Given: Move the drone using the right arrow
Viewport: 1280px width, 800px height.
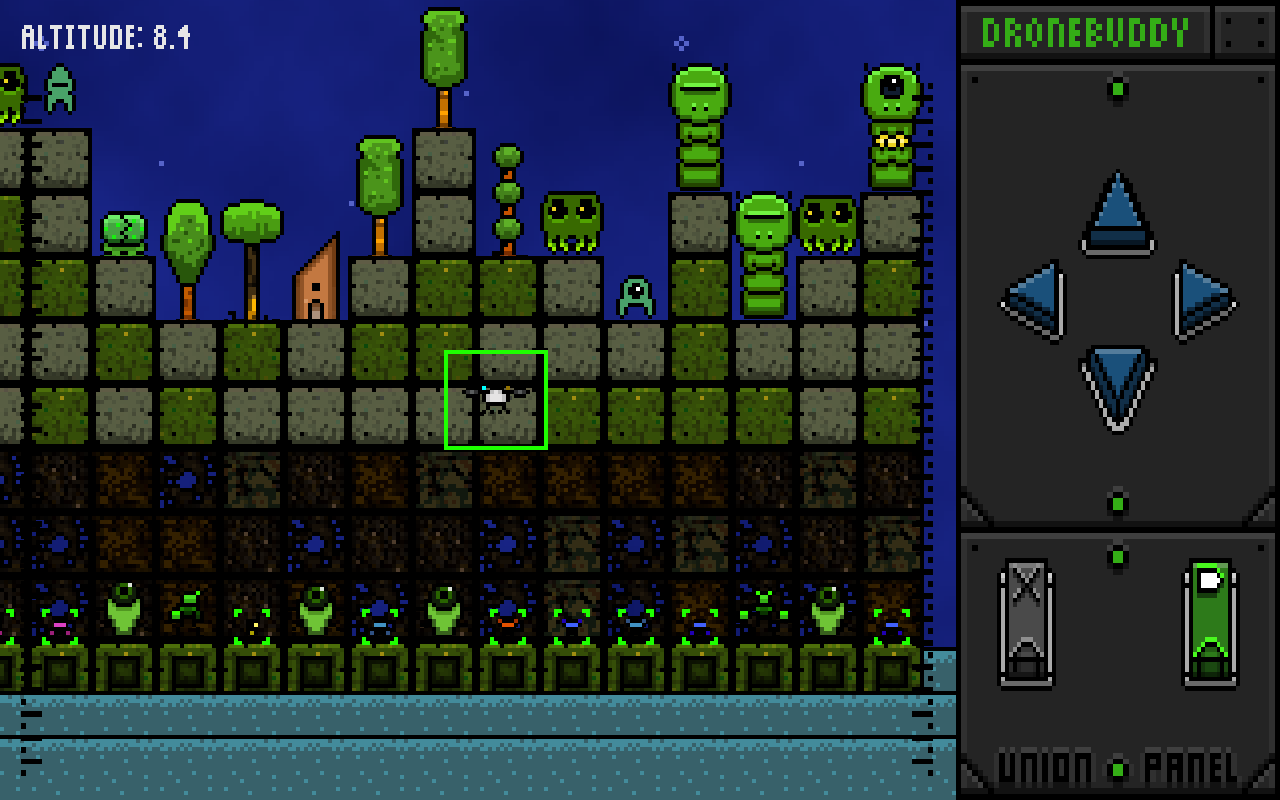Looking at the screenshot, I should click(x=1202, y=299).
